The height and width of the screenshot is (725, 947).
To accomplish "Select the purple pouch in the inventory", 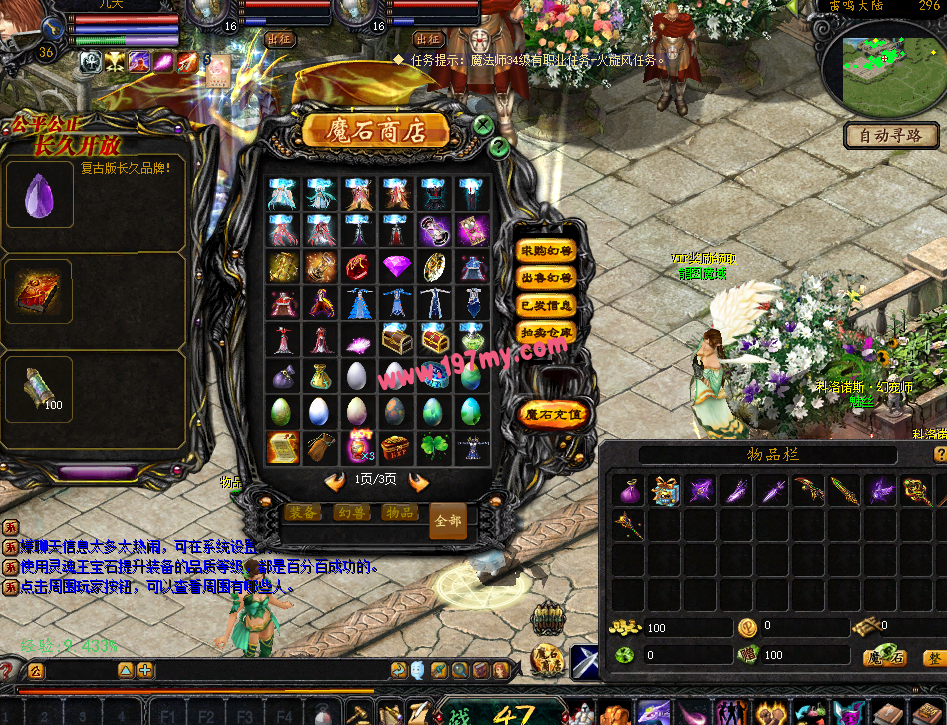I will [x=629, y=491].
